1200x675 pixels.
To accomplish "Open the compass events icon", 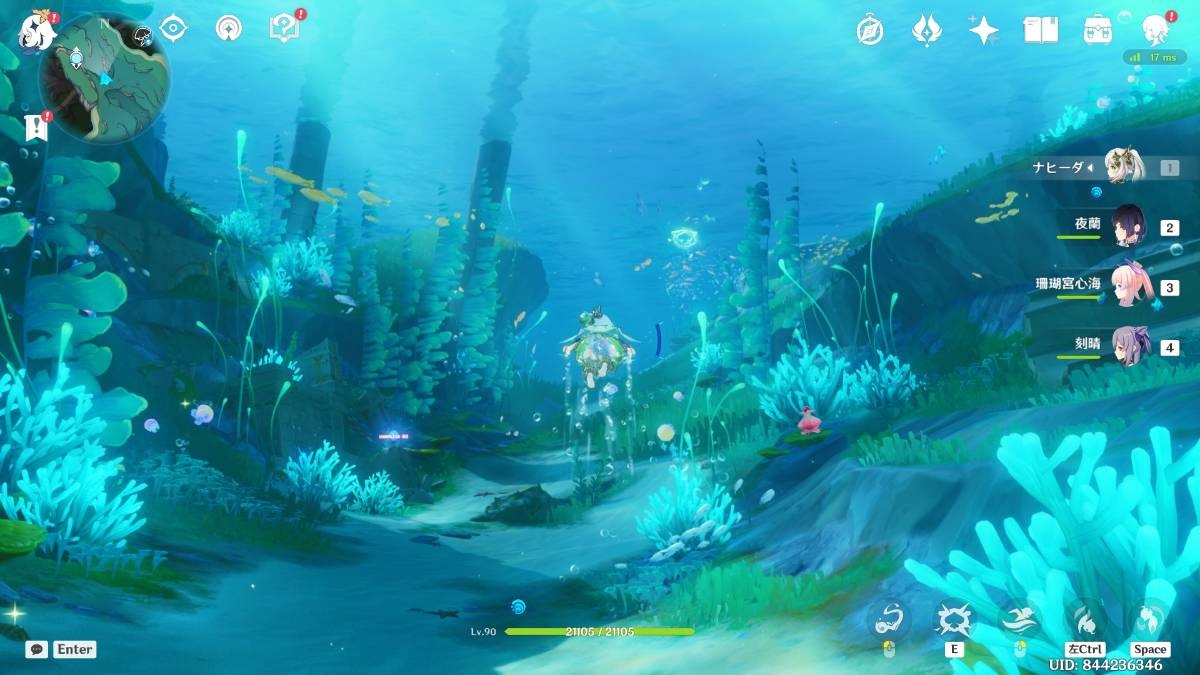I will click(x=870, y=30).
